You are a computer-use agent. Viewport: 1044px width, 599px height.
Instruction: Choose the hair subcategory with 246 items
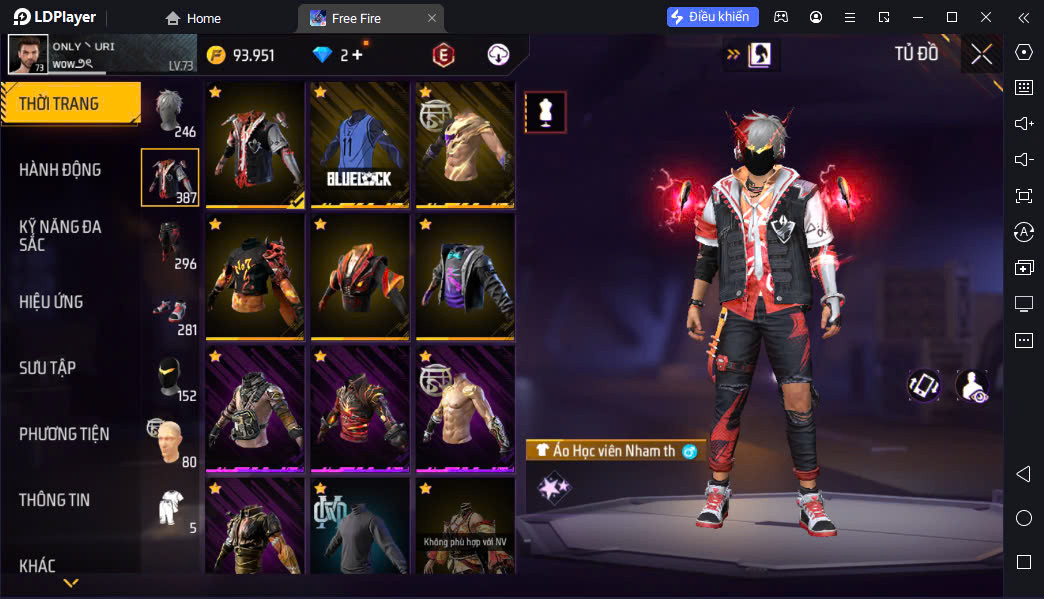[x=171, y=112]
